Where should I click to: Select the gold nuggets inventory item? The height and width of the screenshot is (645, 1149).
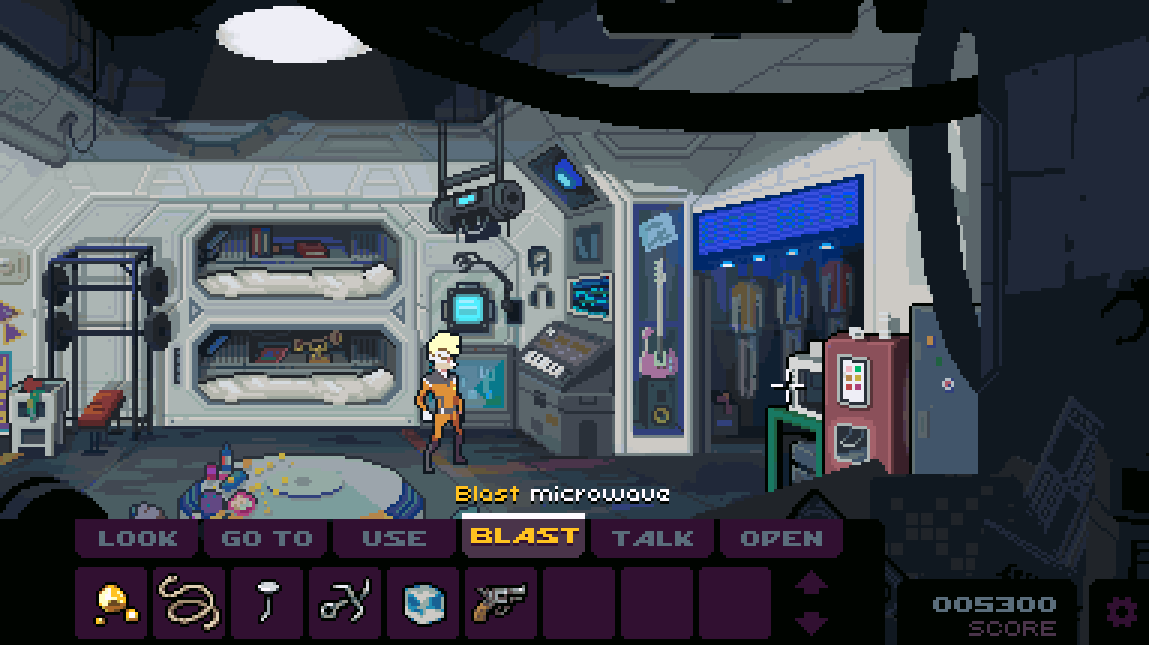click(x=112, y=603)
